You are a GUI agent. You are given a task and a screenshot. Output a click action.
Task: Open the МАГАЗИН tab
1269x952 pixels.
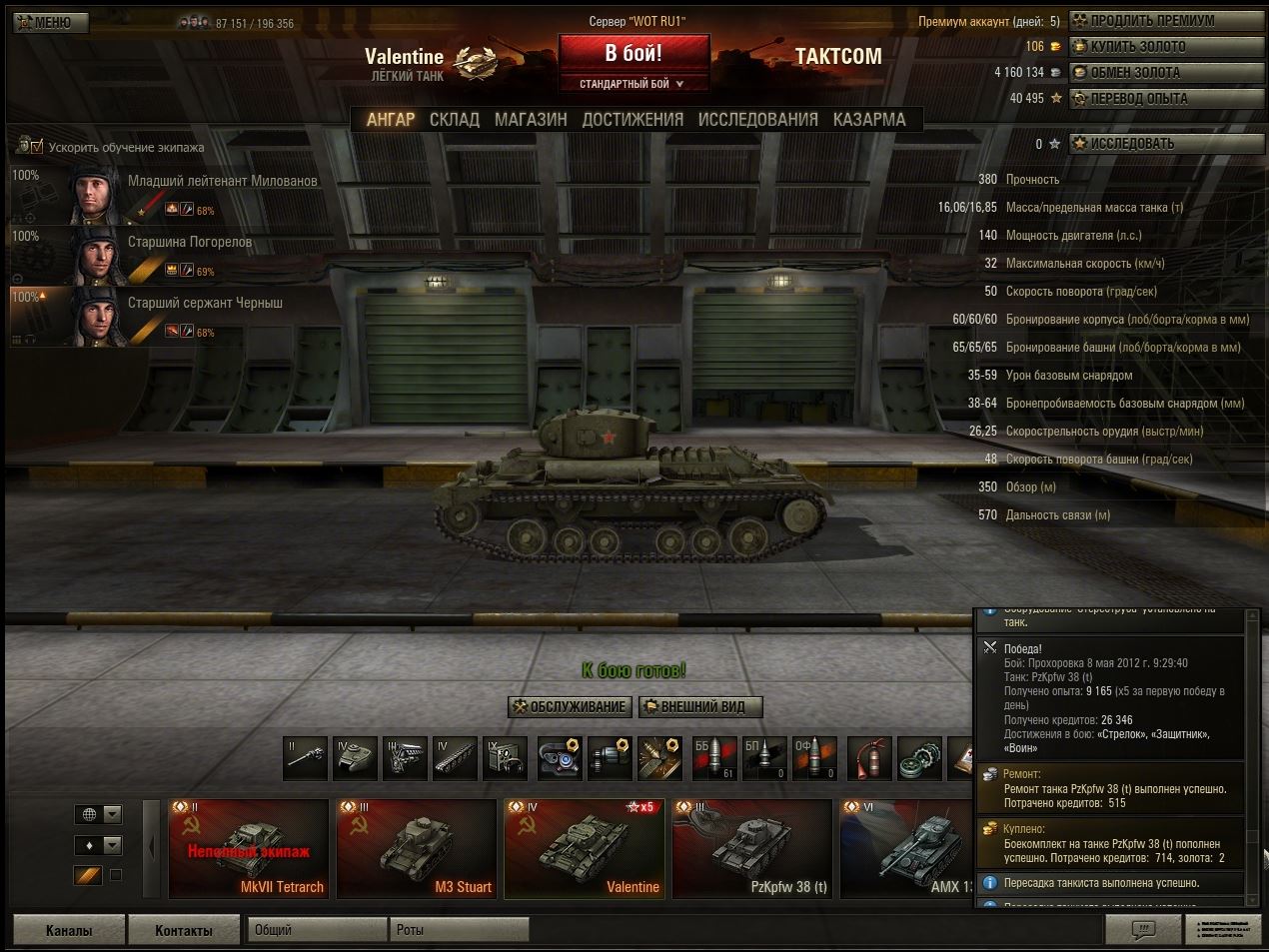point(531,119)
